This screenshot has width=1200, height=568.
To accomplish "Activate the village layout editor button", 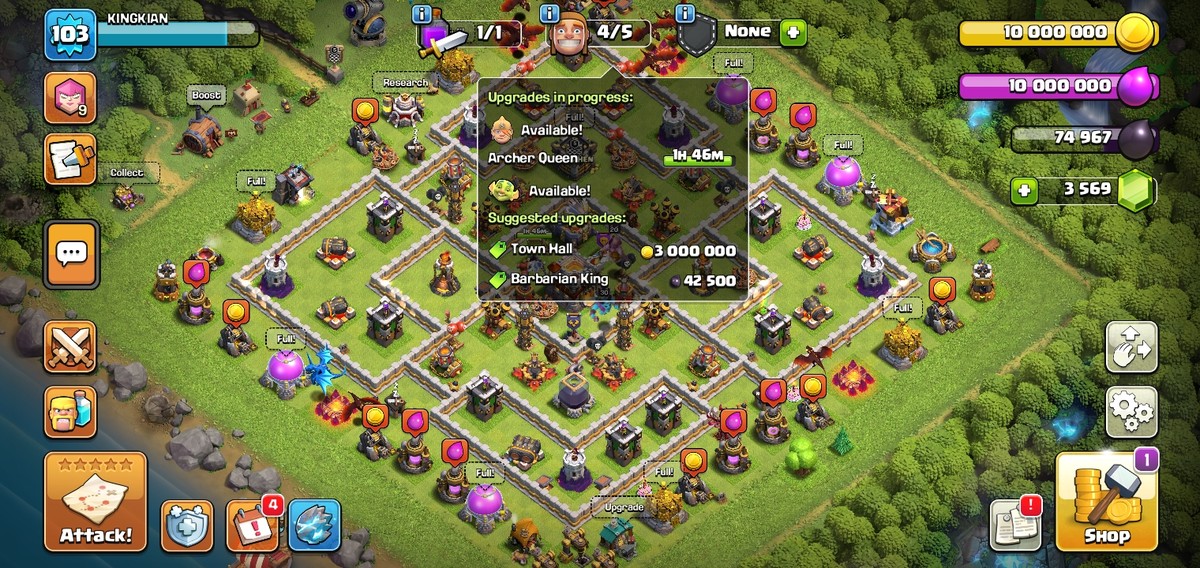I will (x=1131, y=347).
